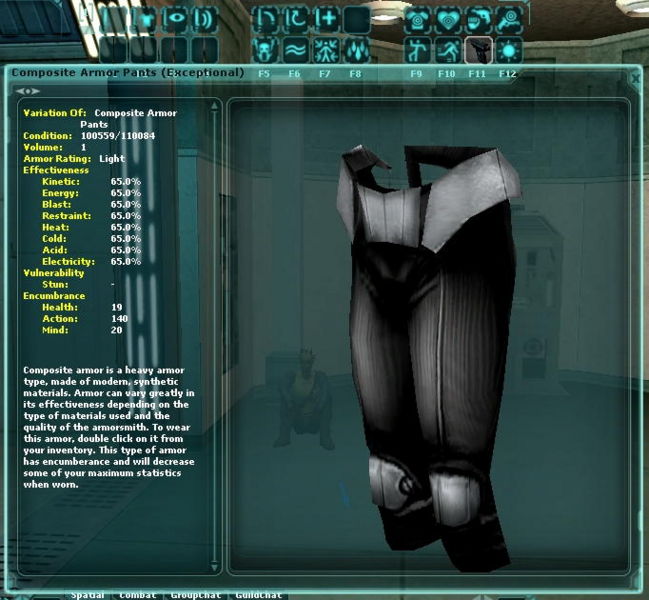Activate the horned skull toolbar icon
The height and width of the screenshot is (600, 649).
click(x=265, y=49)
